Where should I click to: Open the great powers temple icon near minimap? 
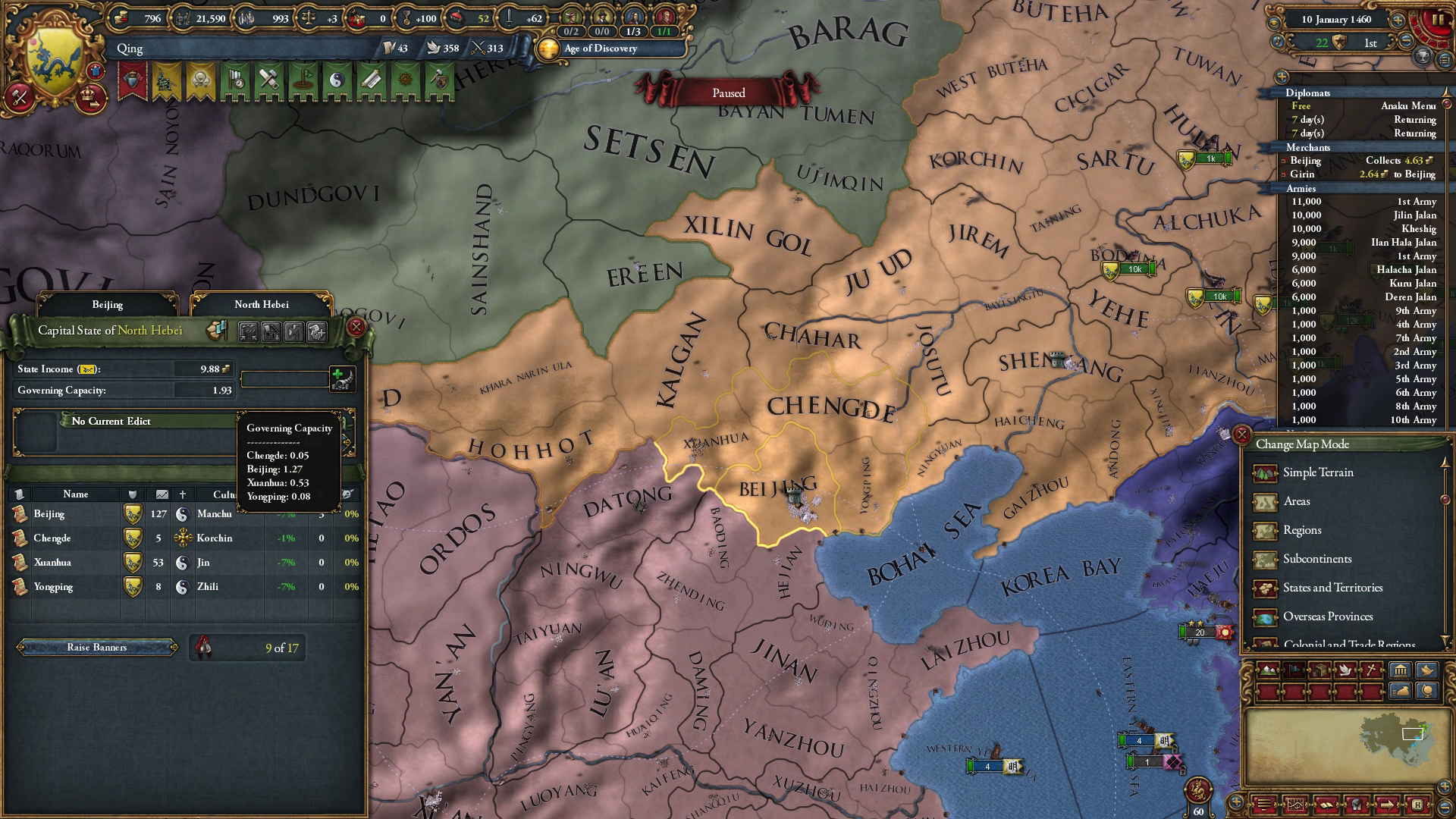click(1401, 670)
